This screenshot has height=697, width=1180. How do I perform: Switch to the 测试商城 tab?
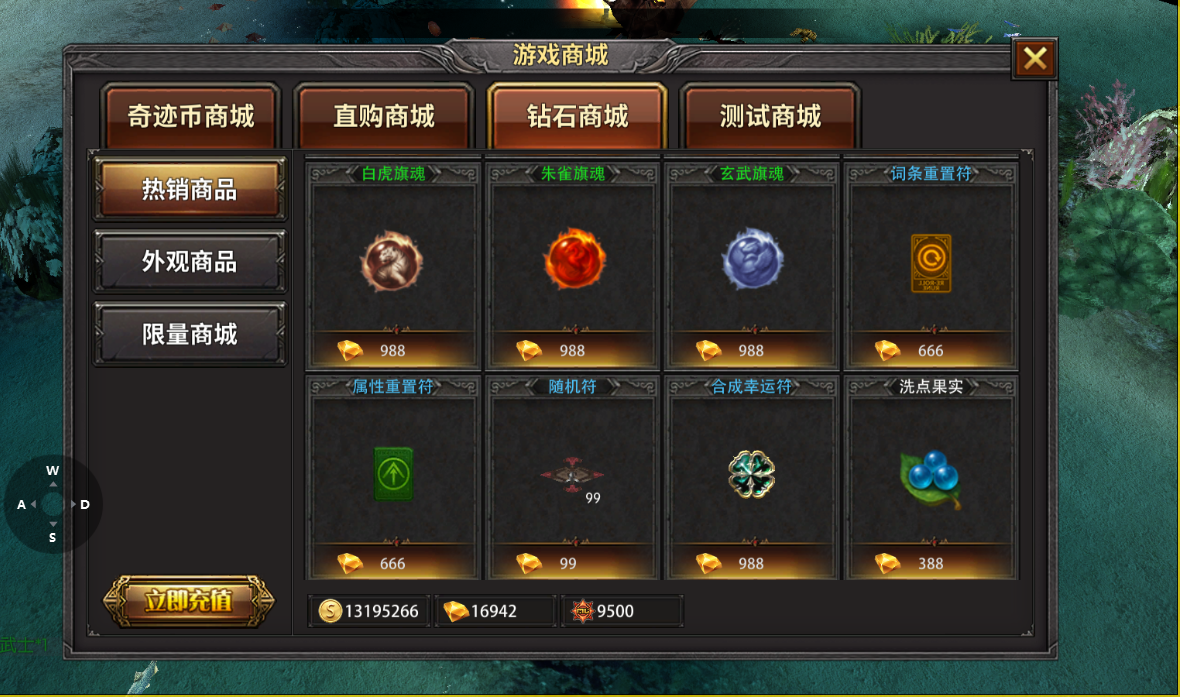click(770, 116)
